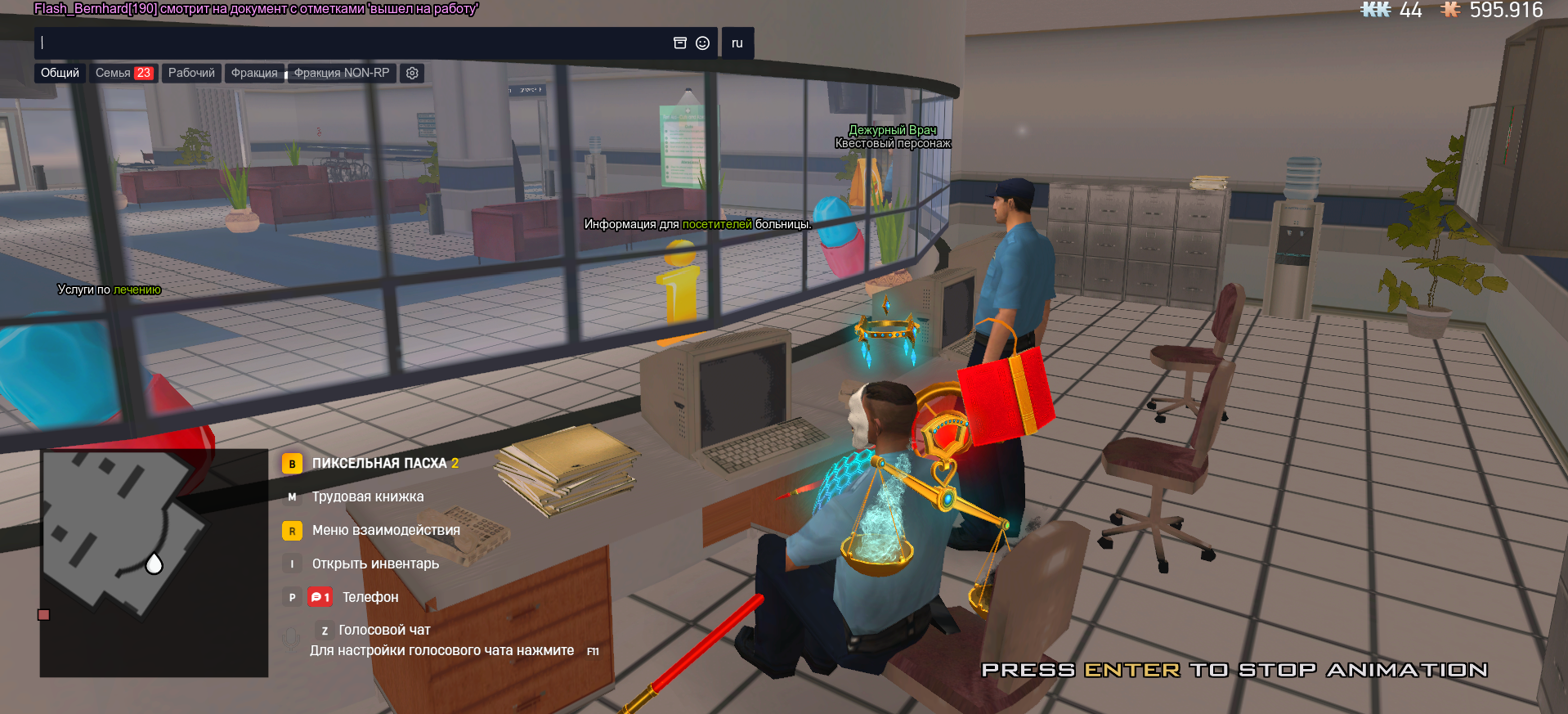Click the chat text input field
Screen dimensions: 1568x714
(352, 43)
